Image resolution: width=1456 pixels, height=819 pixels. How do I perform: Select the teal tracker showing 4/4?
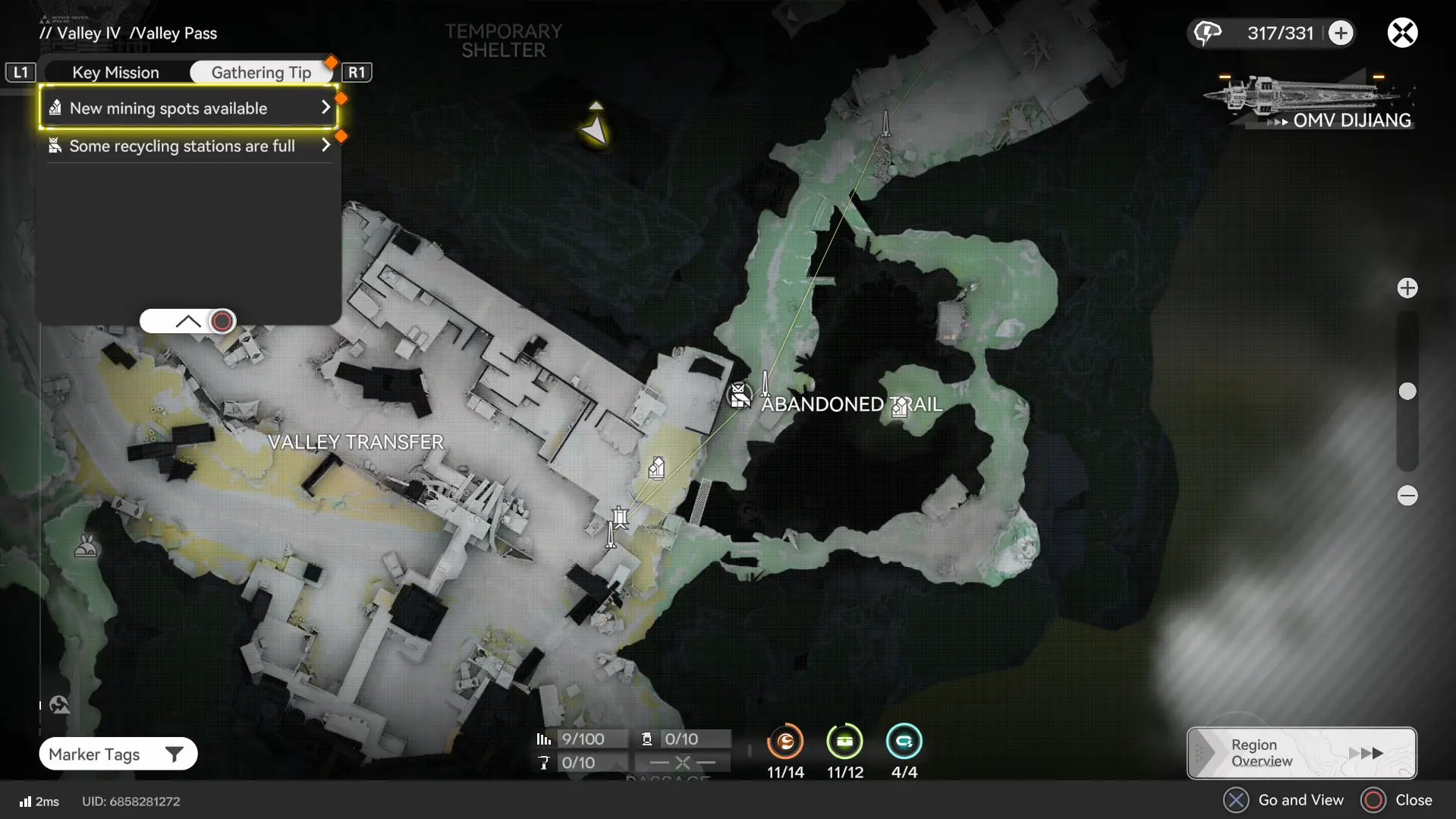[904, 742]
